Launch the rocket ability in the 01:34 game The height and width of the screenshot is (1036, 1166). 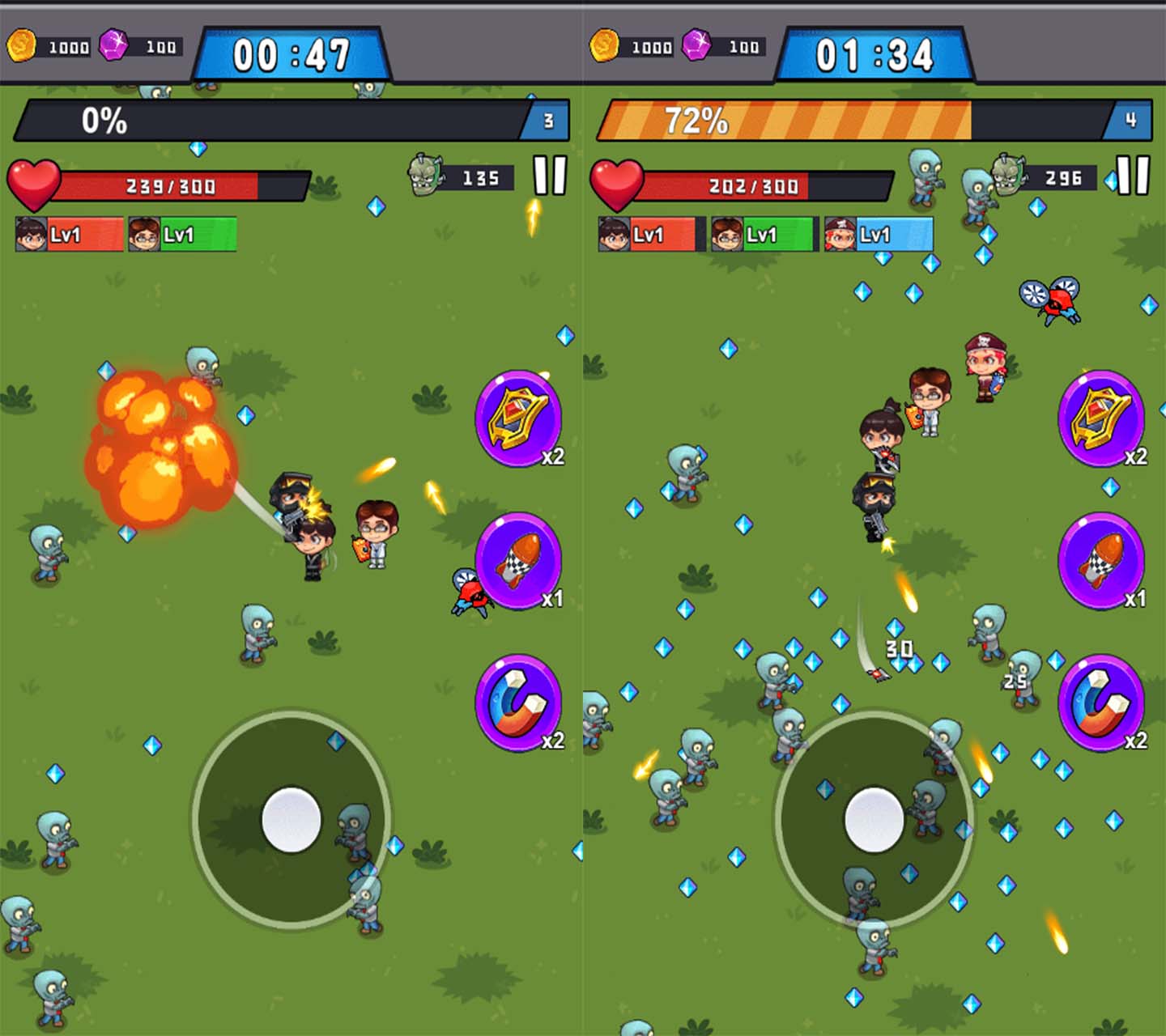[1101, 560]
